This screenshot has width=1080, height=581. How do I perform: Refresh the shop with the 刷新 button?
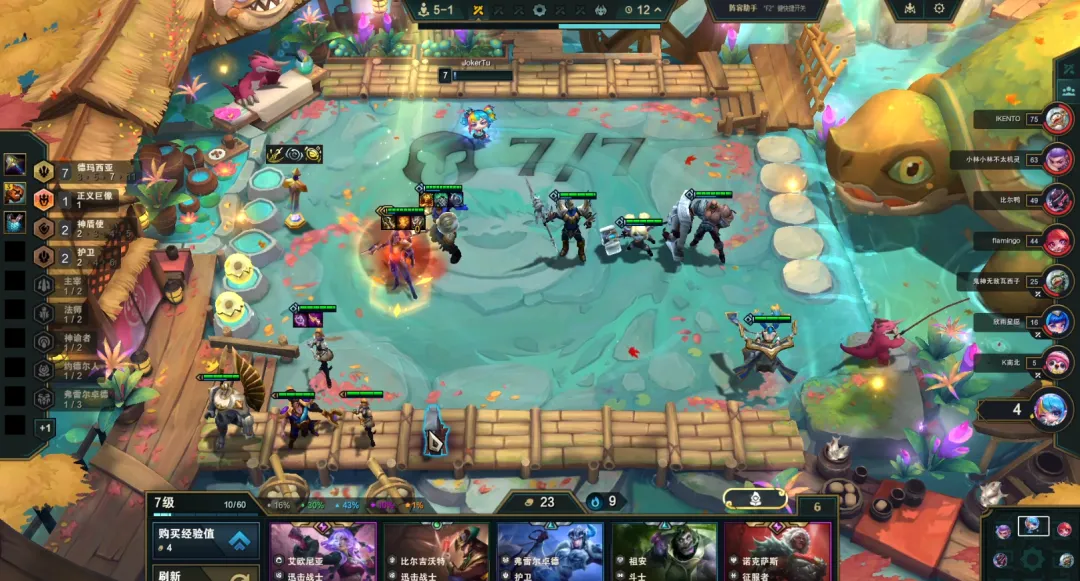205,573
